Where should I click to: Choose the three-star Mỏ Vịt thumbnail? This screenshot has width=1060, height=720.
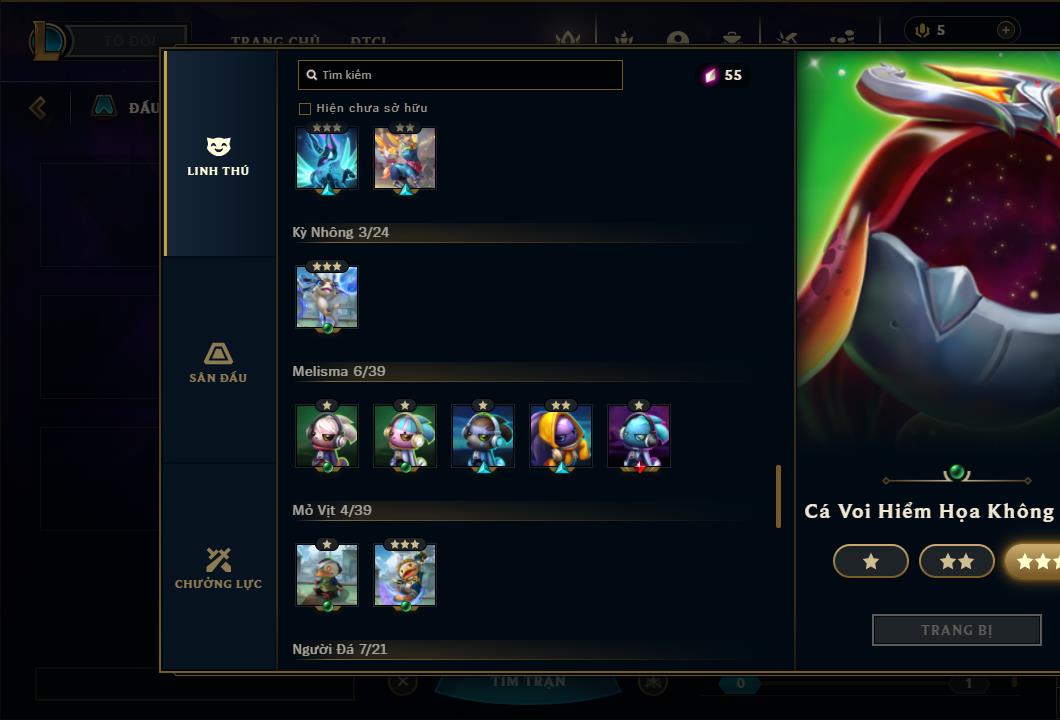pyautogui.click(x=405, y=575)
